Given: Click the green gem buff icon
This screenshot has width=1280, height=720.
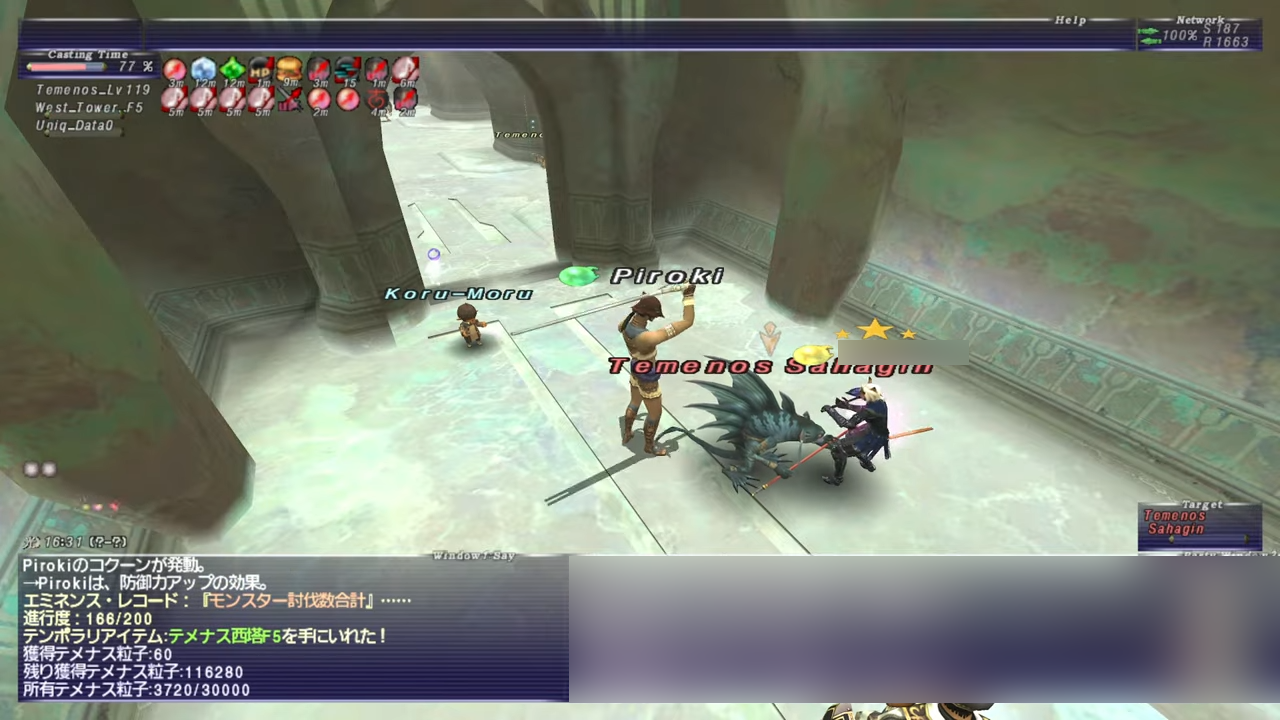Looking at the screenshot, I should tap(232, 69).
